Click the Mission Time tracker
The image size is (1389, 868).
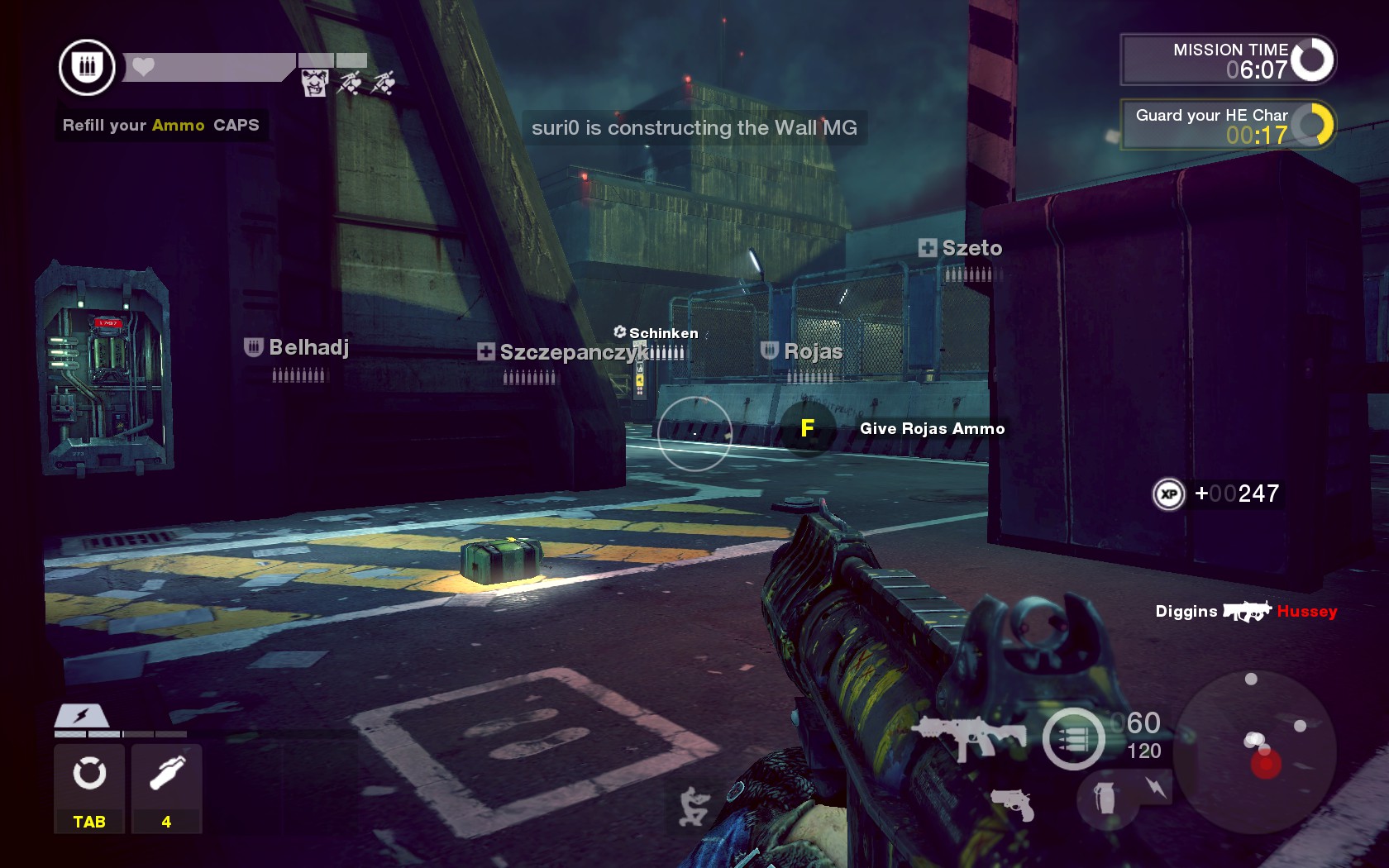[1227, 60]
